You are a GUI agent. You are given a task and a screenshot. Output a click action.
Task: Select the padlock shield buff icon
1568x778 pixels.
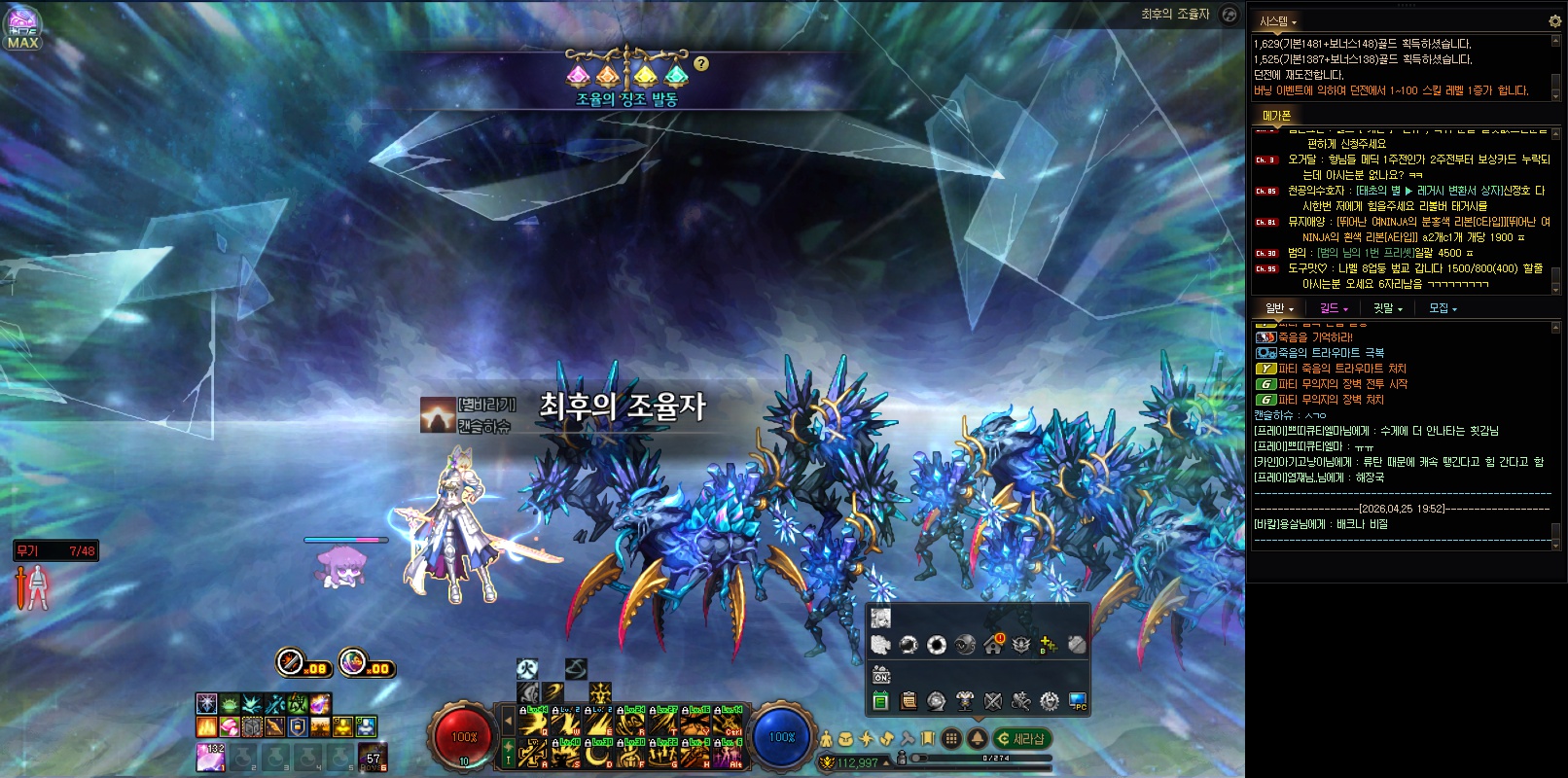tap(298, 726)
